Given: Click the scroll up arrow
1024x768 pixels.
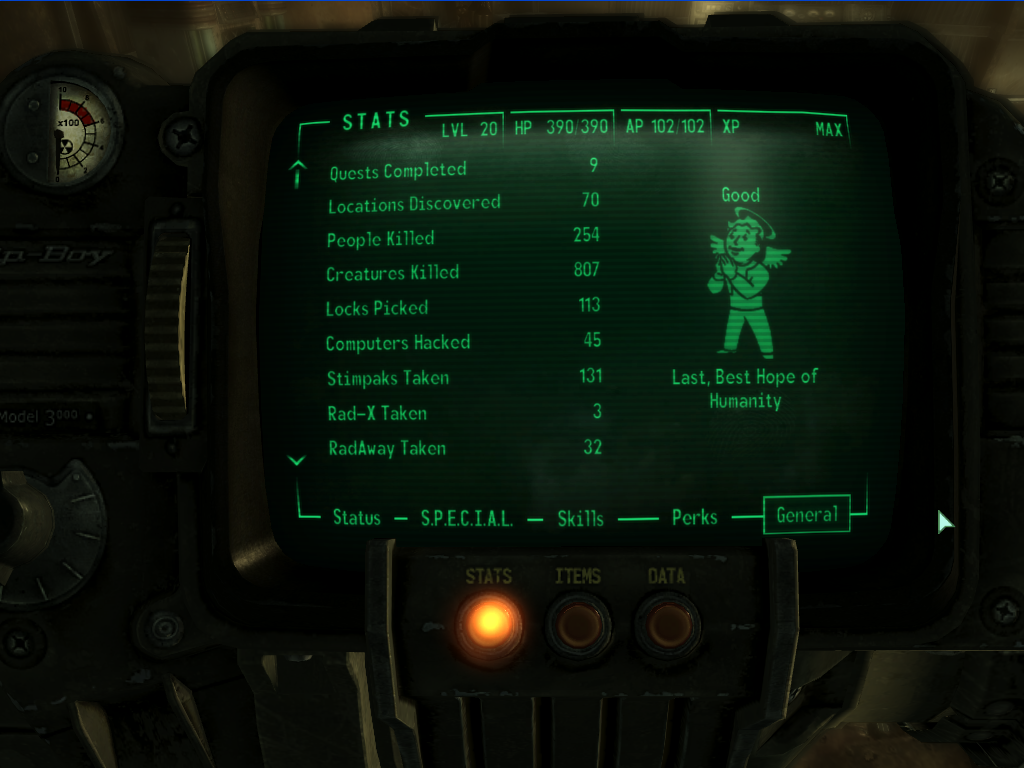Looking at the screenshot, I should pos(296,175).
